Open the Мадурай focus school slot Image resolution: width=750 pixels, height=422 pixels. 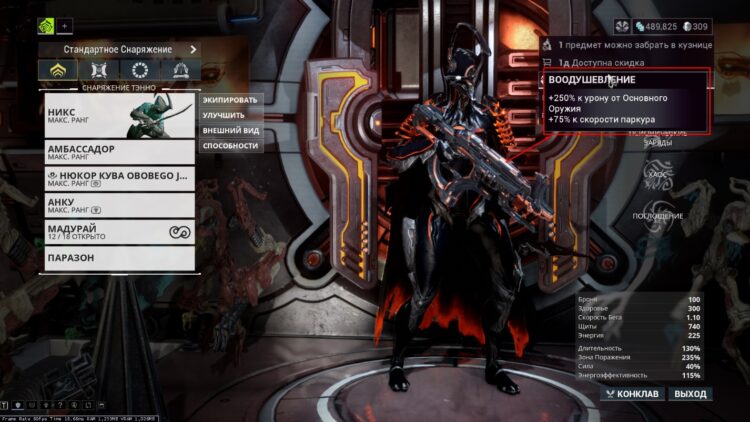point(119,232)
